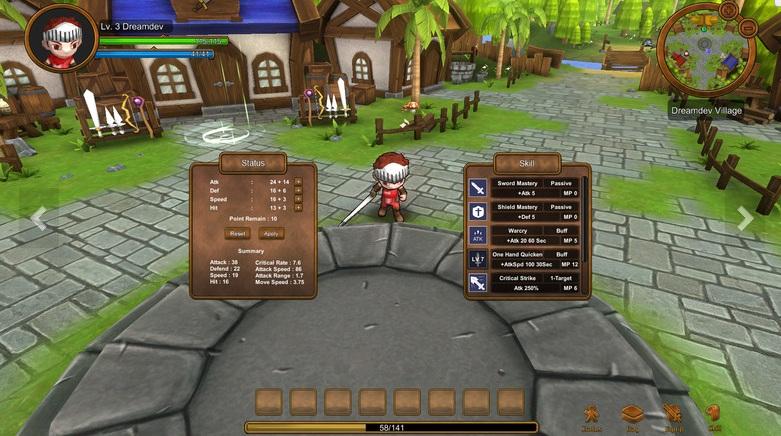Click the player portrait of Dreamdev
Screen dimensions: 781x436
60,40
